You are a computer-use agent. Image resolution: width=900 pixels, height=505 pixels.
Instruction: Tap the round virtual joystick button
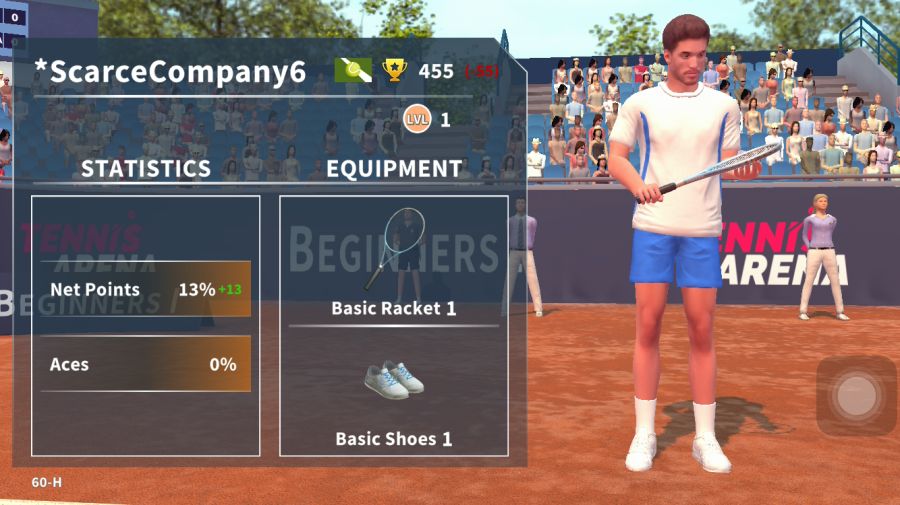click(x=856, y=396)
